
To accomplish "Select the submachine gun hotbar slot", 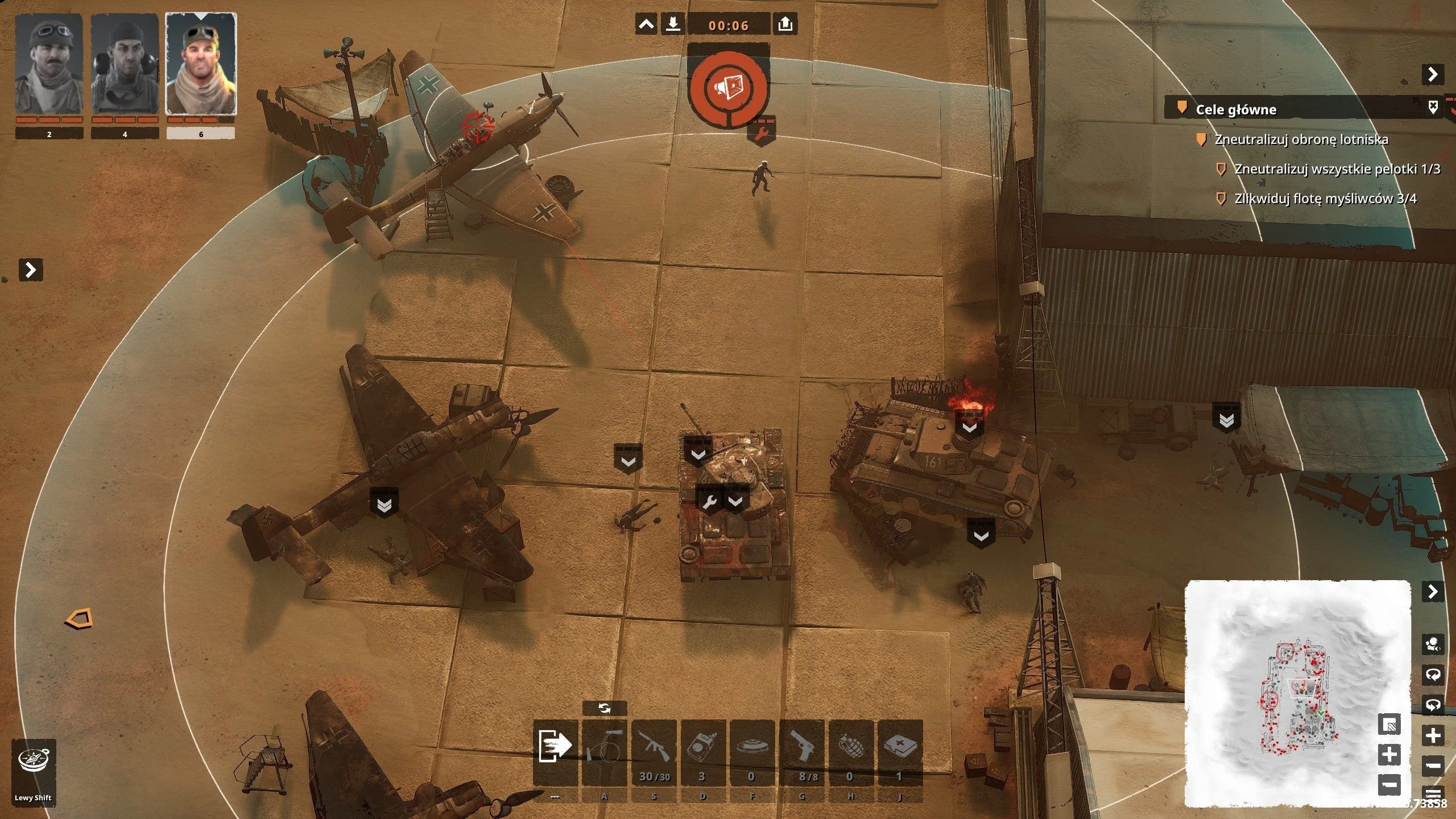I will 654,746.
